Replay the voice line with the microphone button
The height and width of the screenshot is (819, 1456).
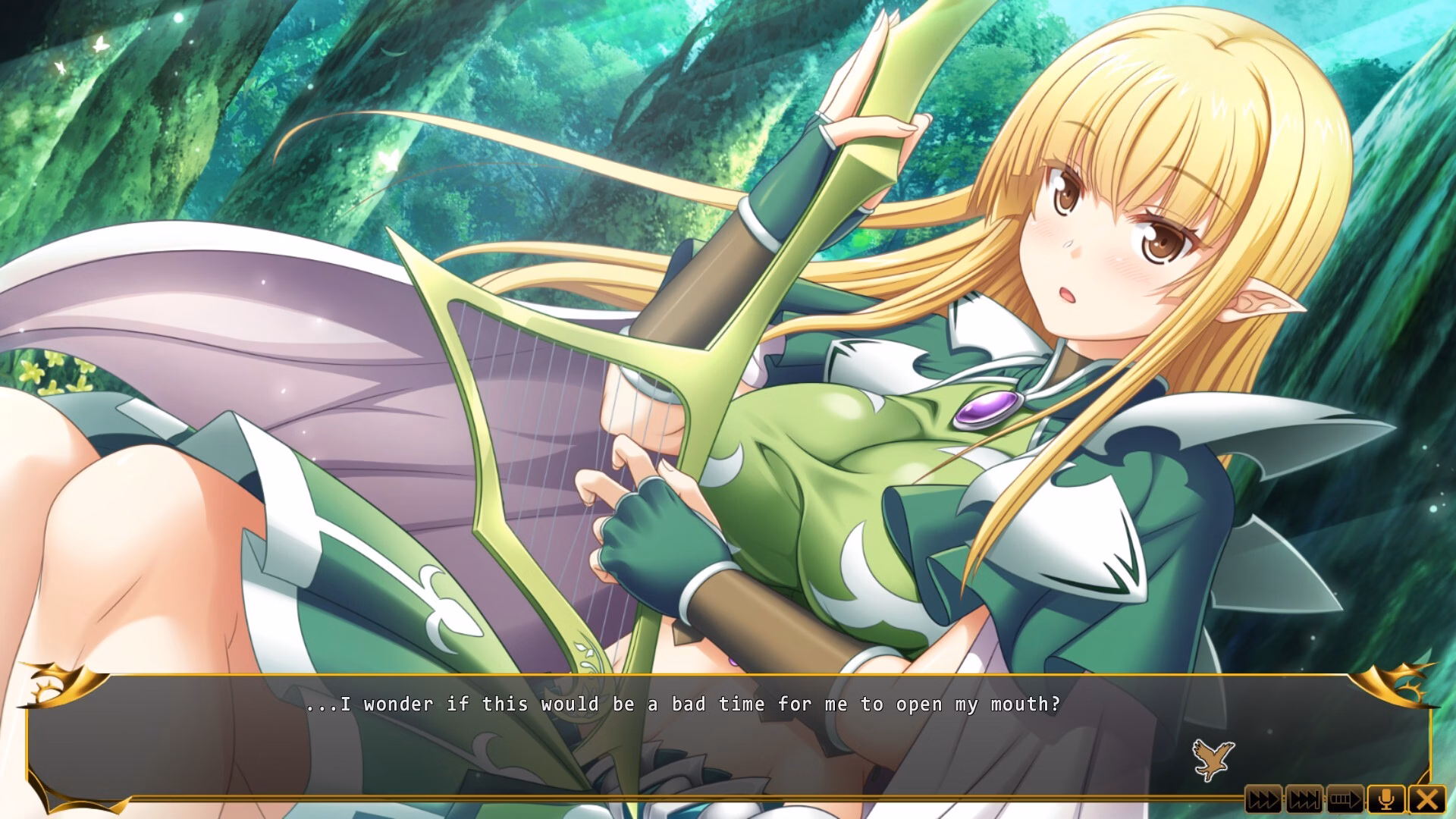pyautogui.click(x=1386, y=799)
